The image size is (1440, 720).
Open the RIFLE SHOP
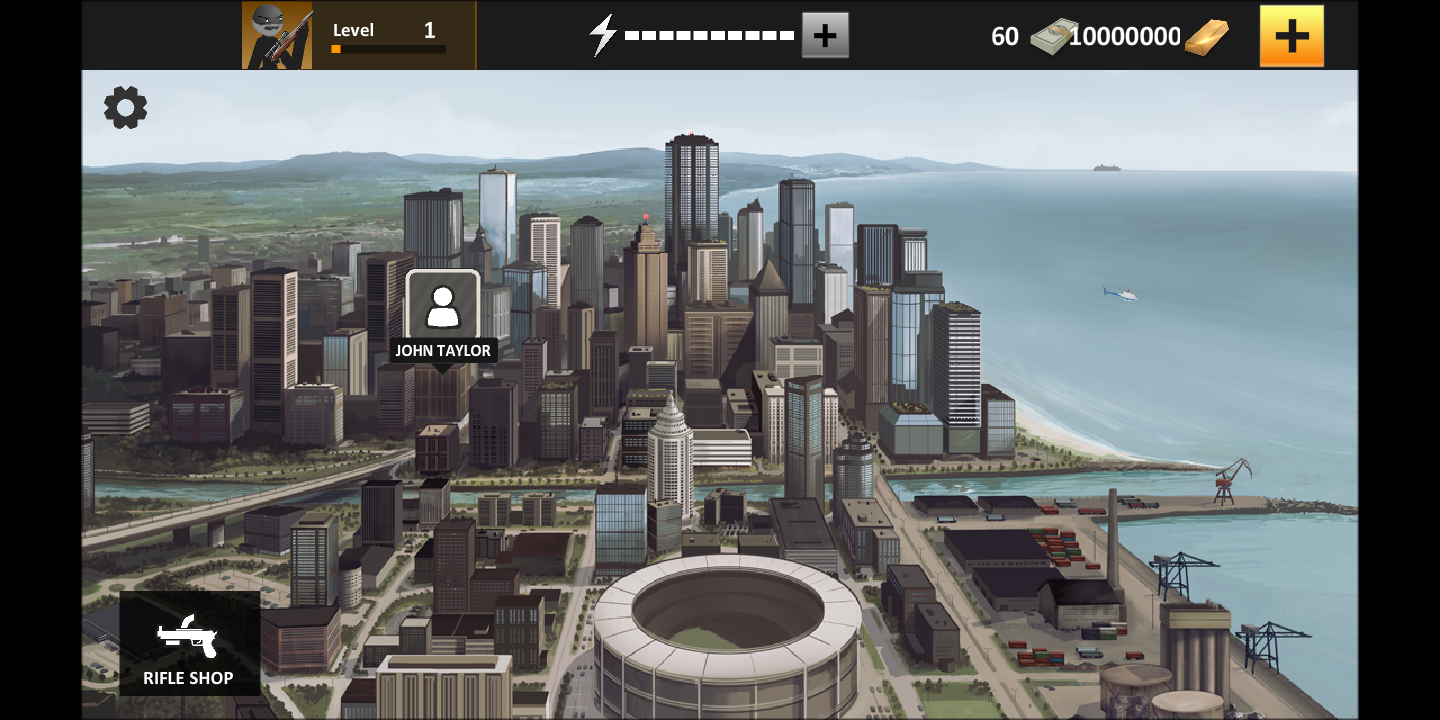click(x=188, y=645)
